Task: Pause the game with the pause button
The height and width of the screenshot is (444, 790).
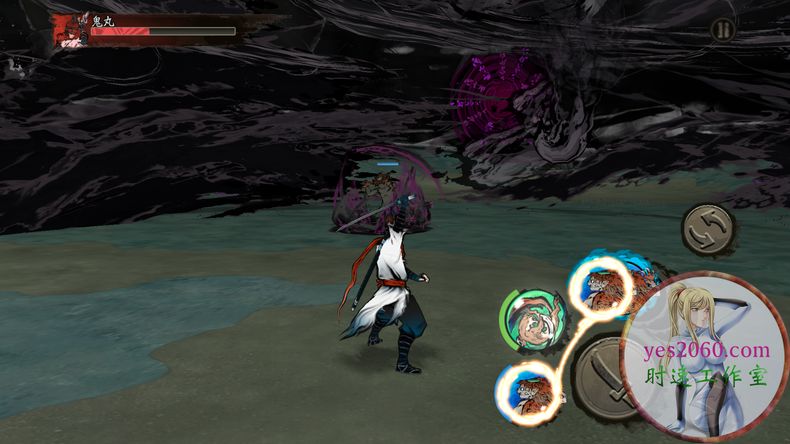Action: tap(722, 30)
